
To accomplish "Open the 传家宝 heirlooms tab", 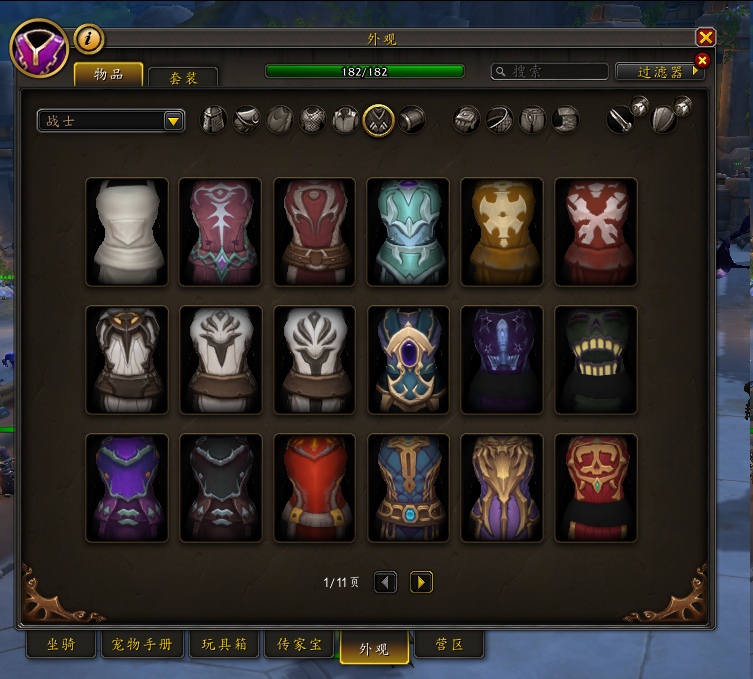I will [300, 645].
